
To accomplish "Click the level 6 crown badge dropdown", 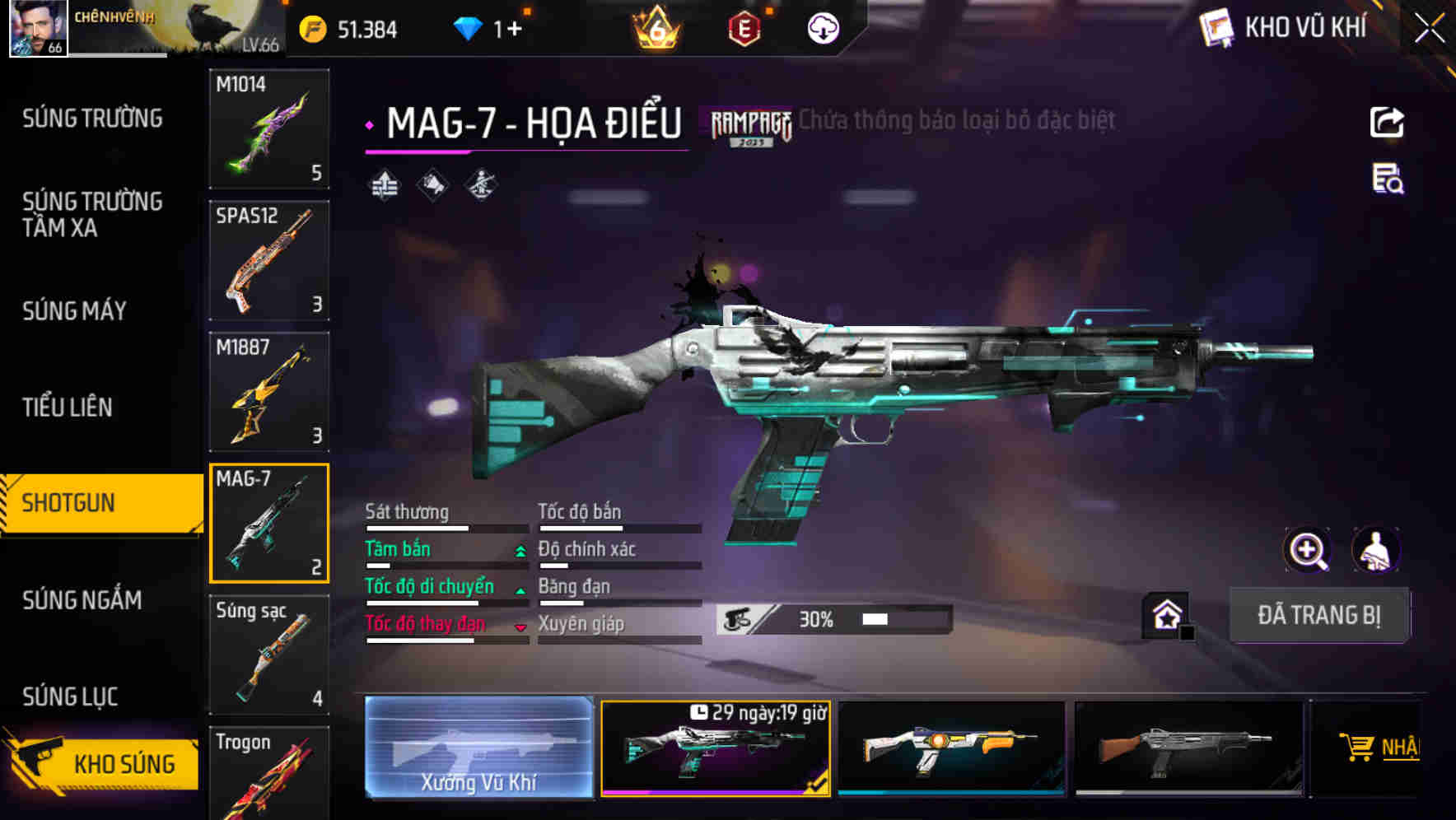I will (656, 28).
